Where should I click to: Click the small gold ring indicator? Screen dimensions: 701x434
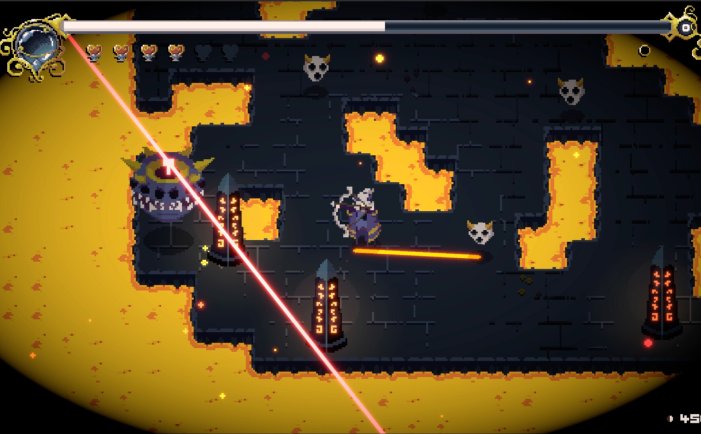[x=645, y=50]
